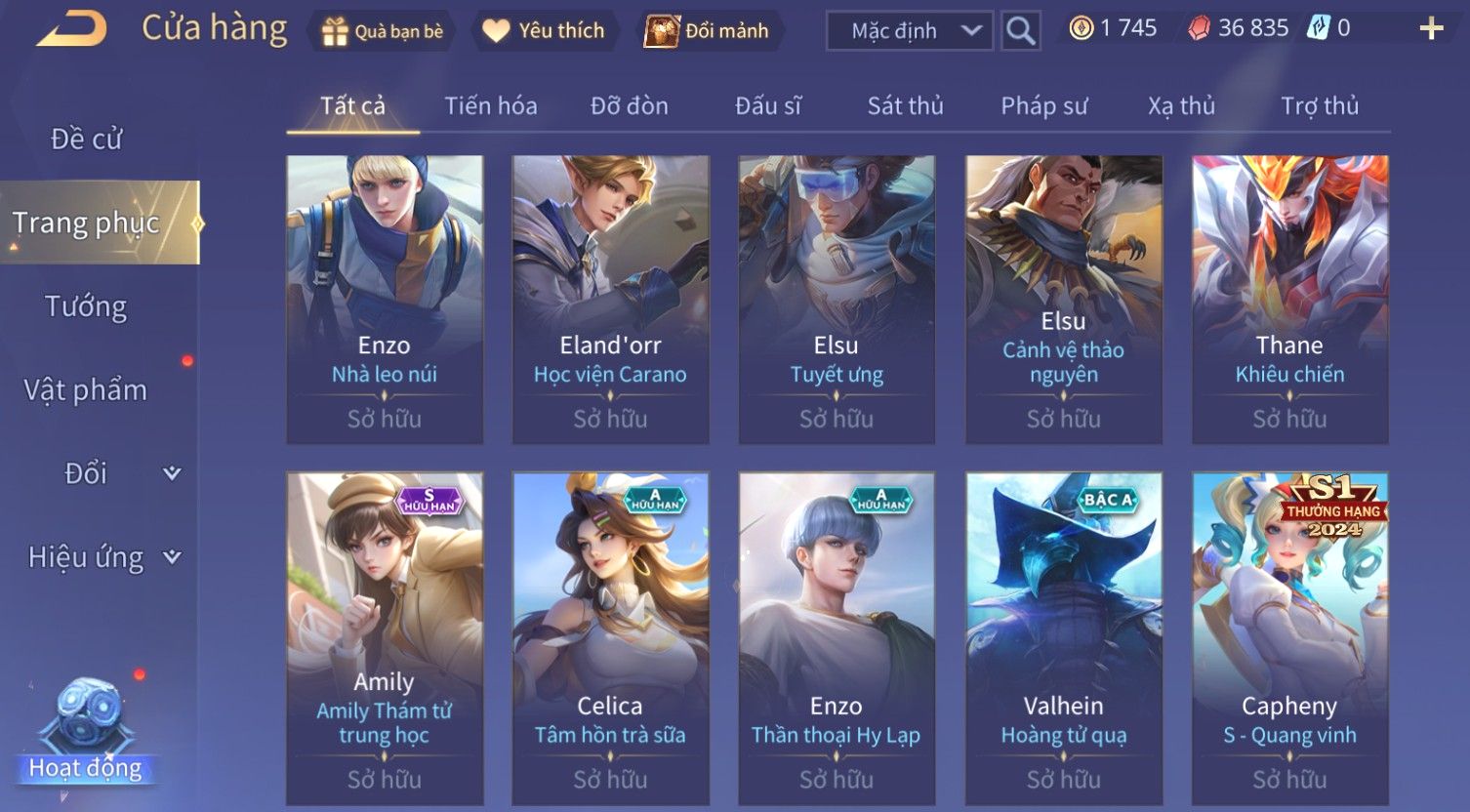
Task: Open the Đề cử menu section
Action: [87, 140]
